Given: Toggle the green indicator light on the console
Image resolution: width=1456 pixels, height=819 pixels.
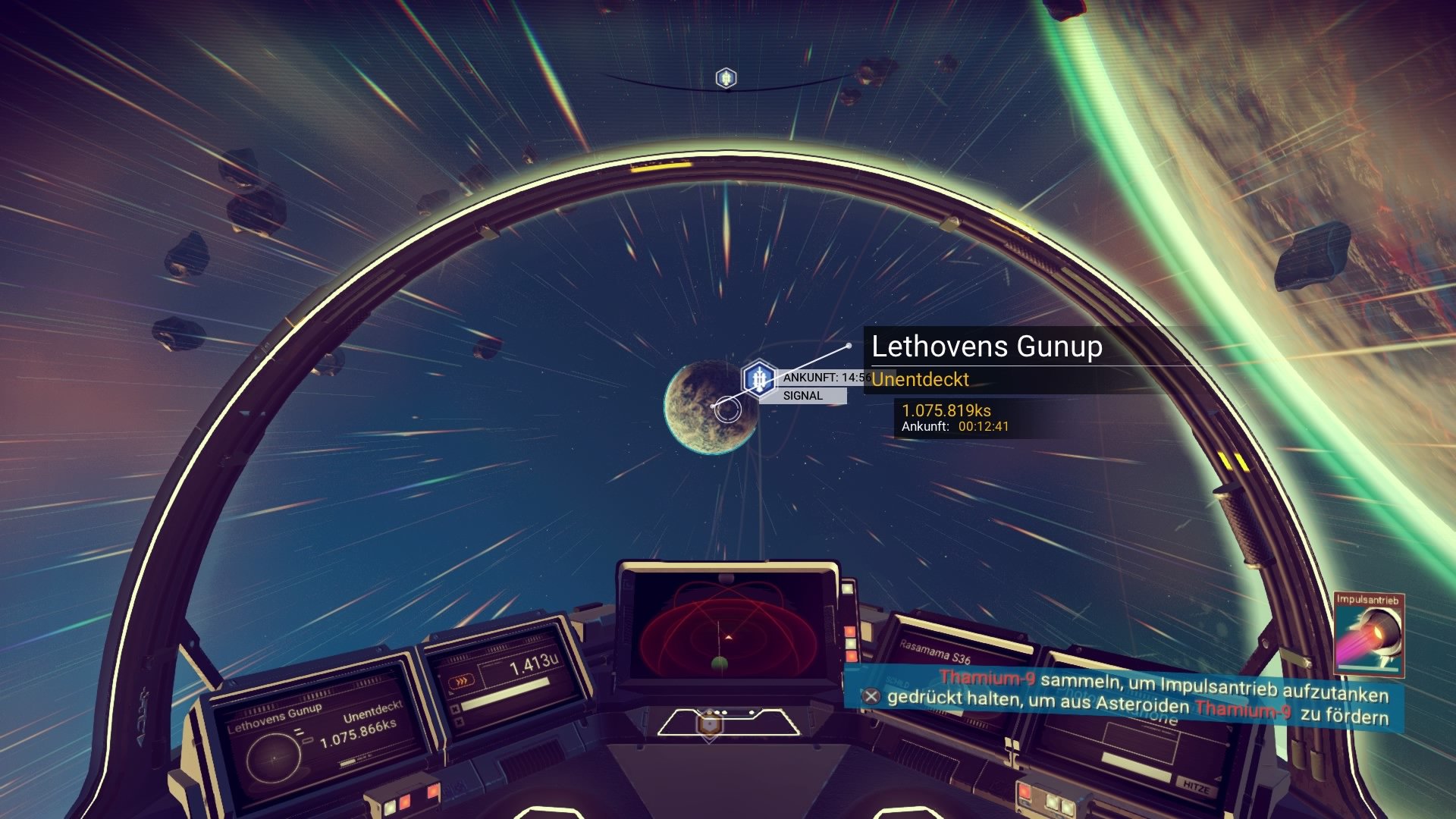Looking at the screenshot, I should (851, 642).
